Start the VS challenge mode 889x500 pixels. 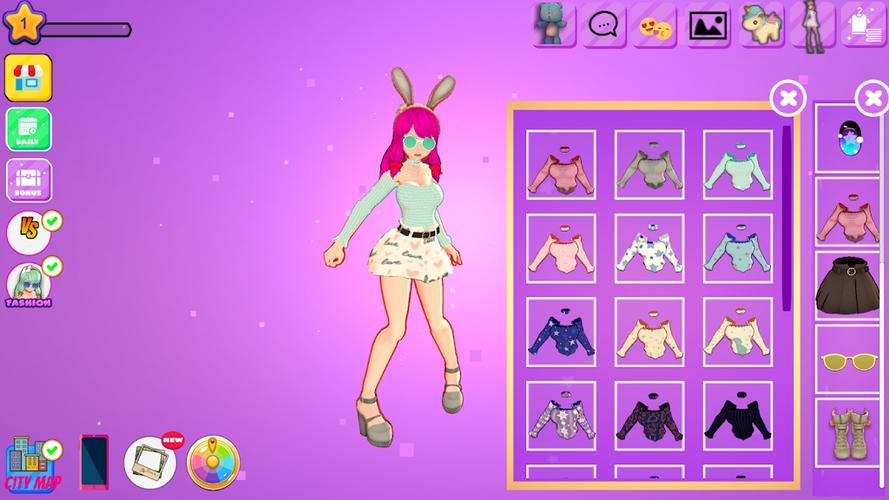[29, 232]
